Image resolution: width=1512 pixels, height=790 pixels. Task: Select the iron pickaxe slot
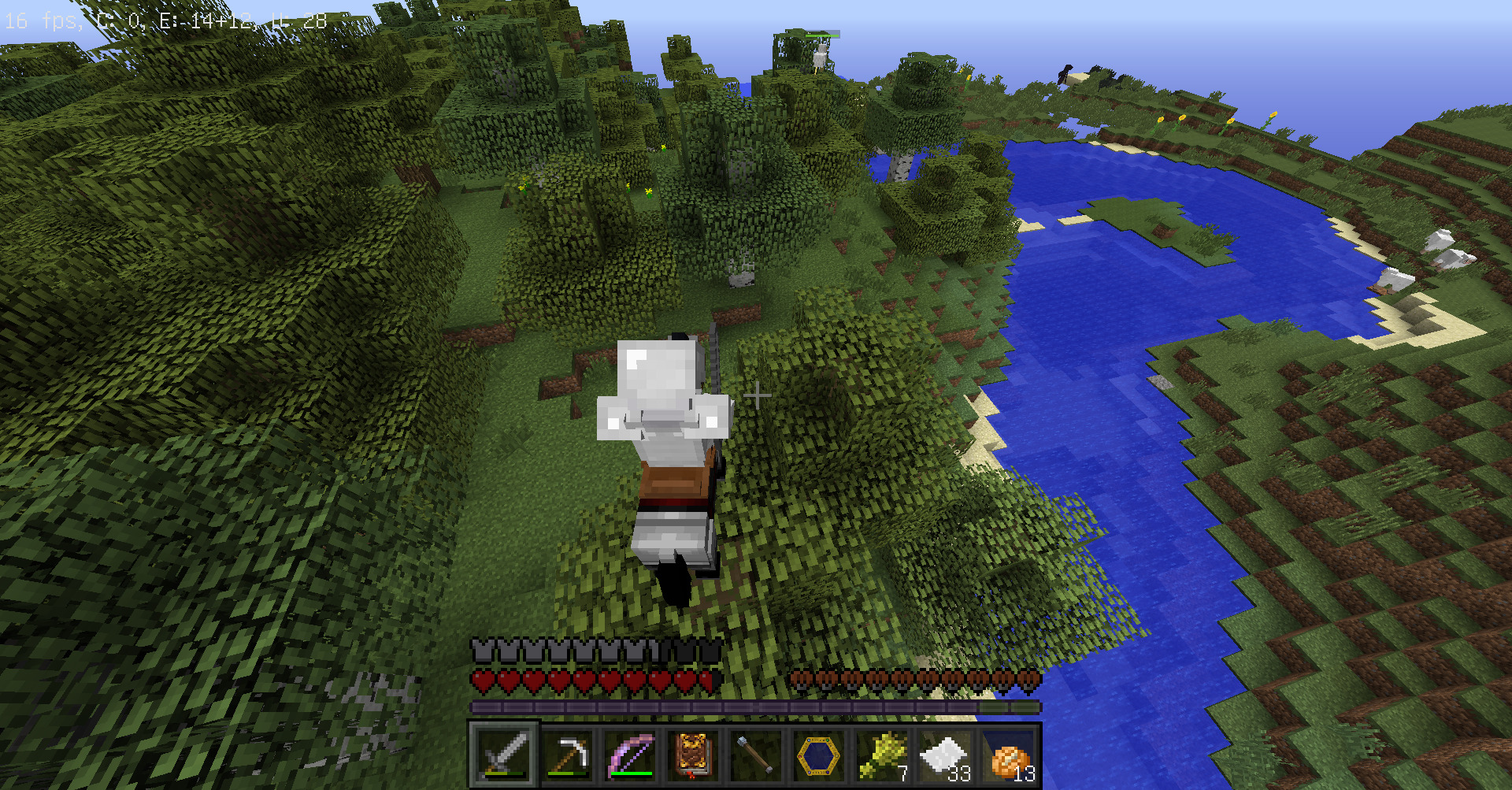click(567, 755)
